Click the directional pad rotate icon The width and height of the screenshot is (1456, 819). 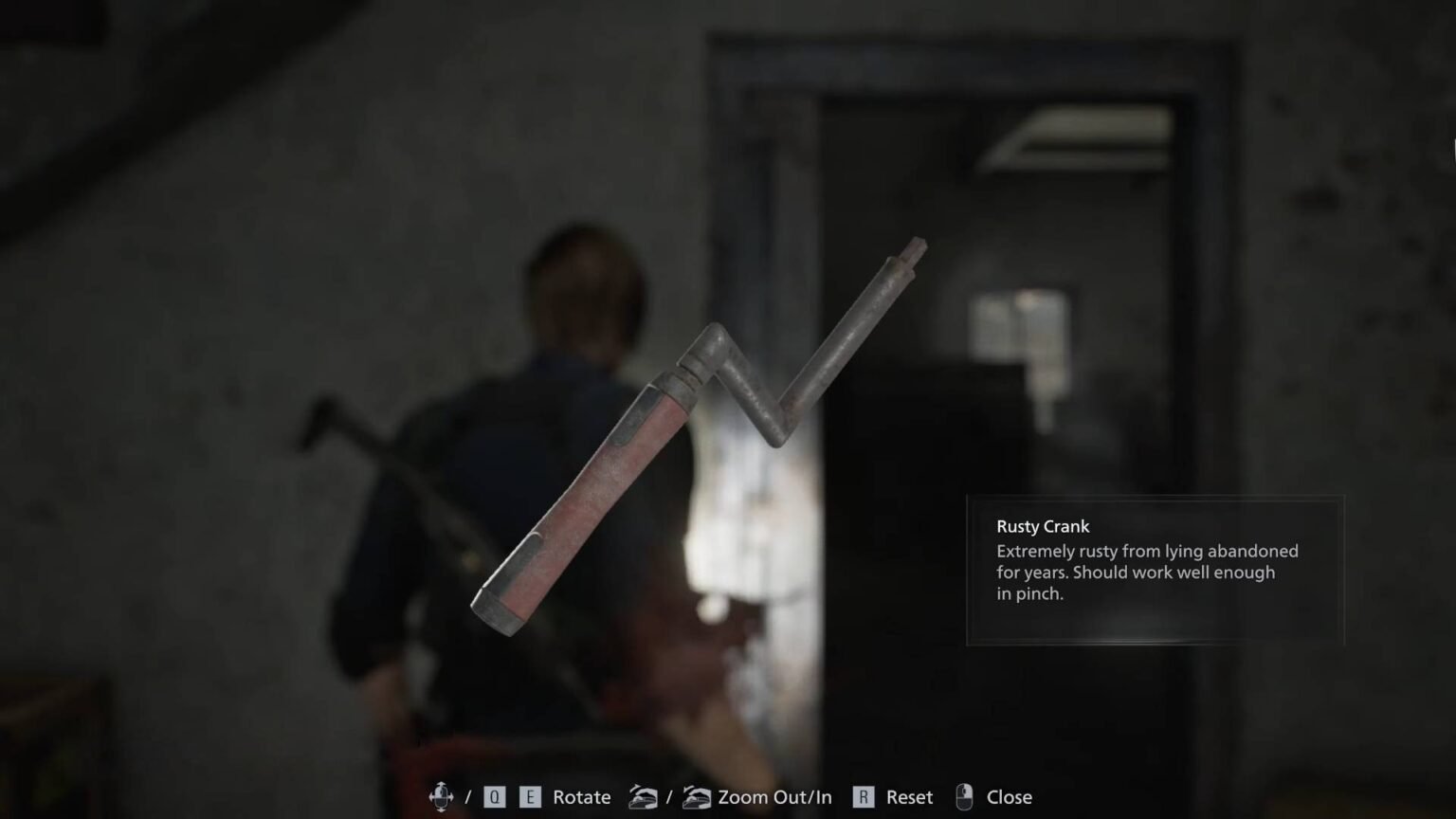(x=442, y=797)
